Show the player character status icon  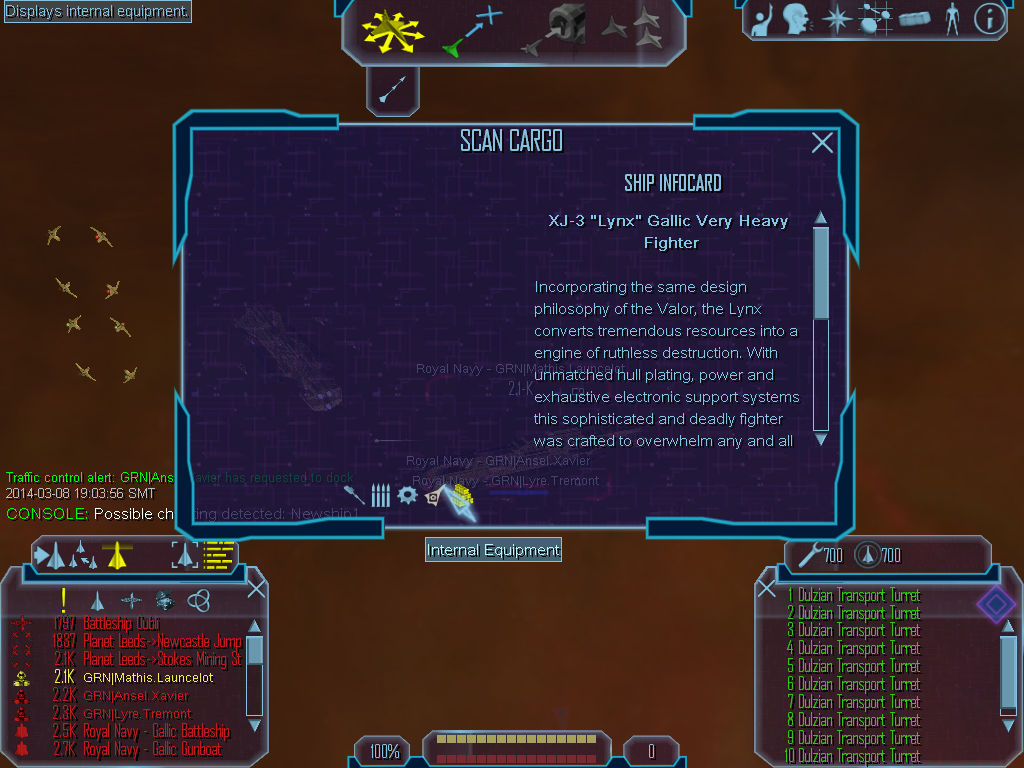click(x=952, y=19)
